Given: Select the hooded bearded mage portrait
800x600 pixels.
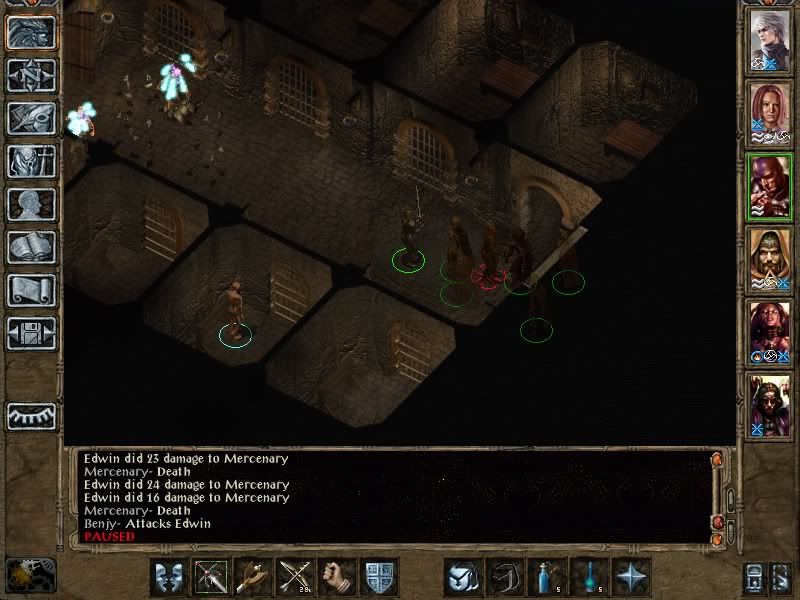Looking at the screenshot, I should tap(770, 260).
